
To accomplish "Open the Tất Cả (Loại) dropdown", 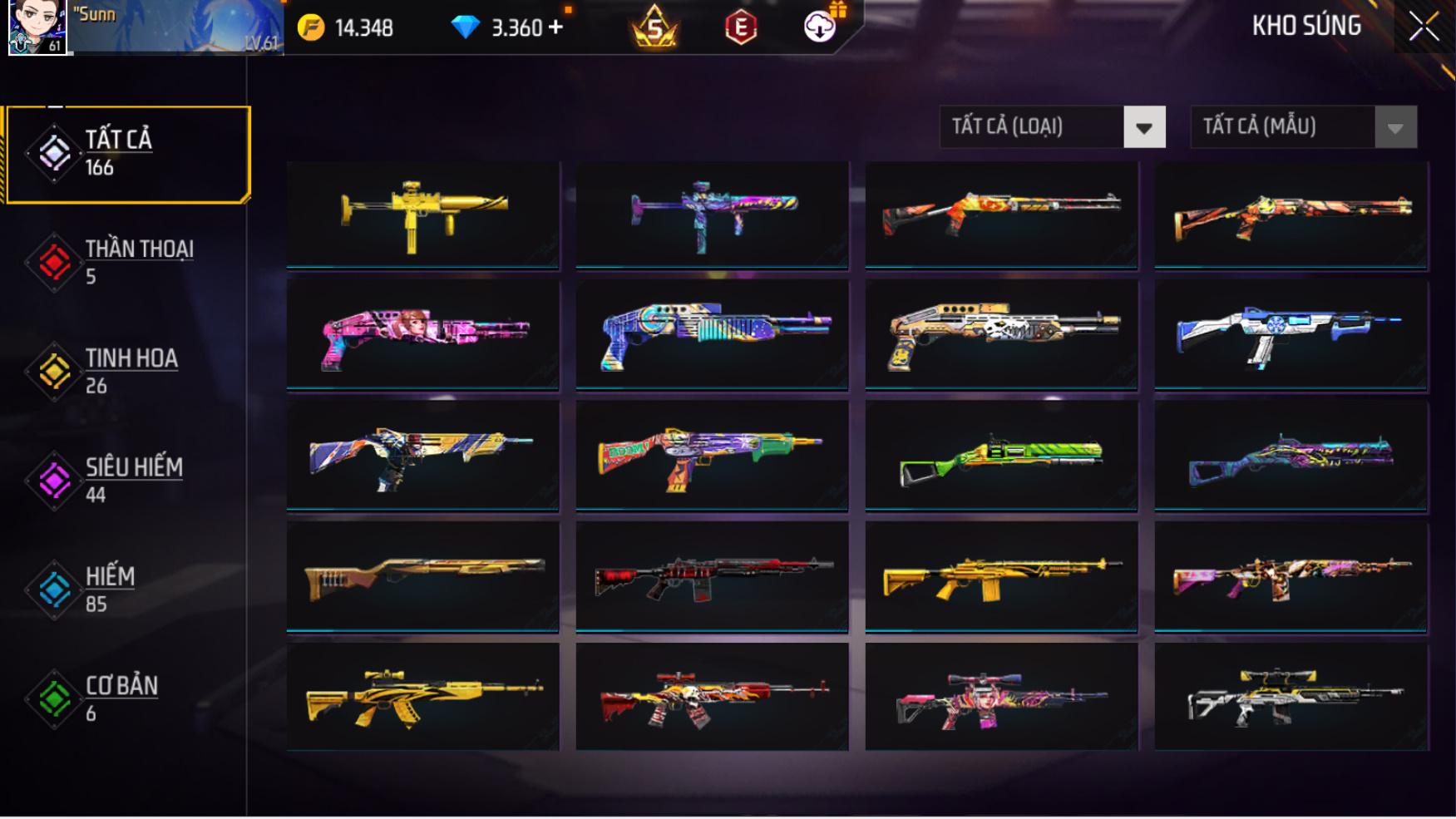I will [x=1052, y=127].
